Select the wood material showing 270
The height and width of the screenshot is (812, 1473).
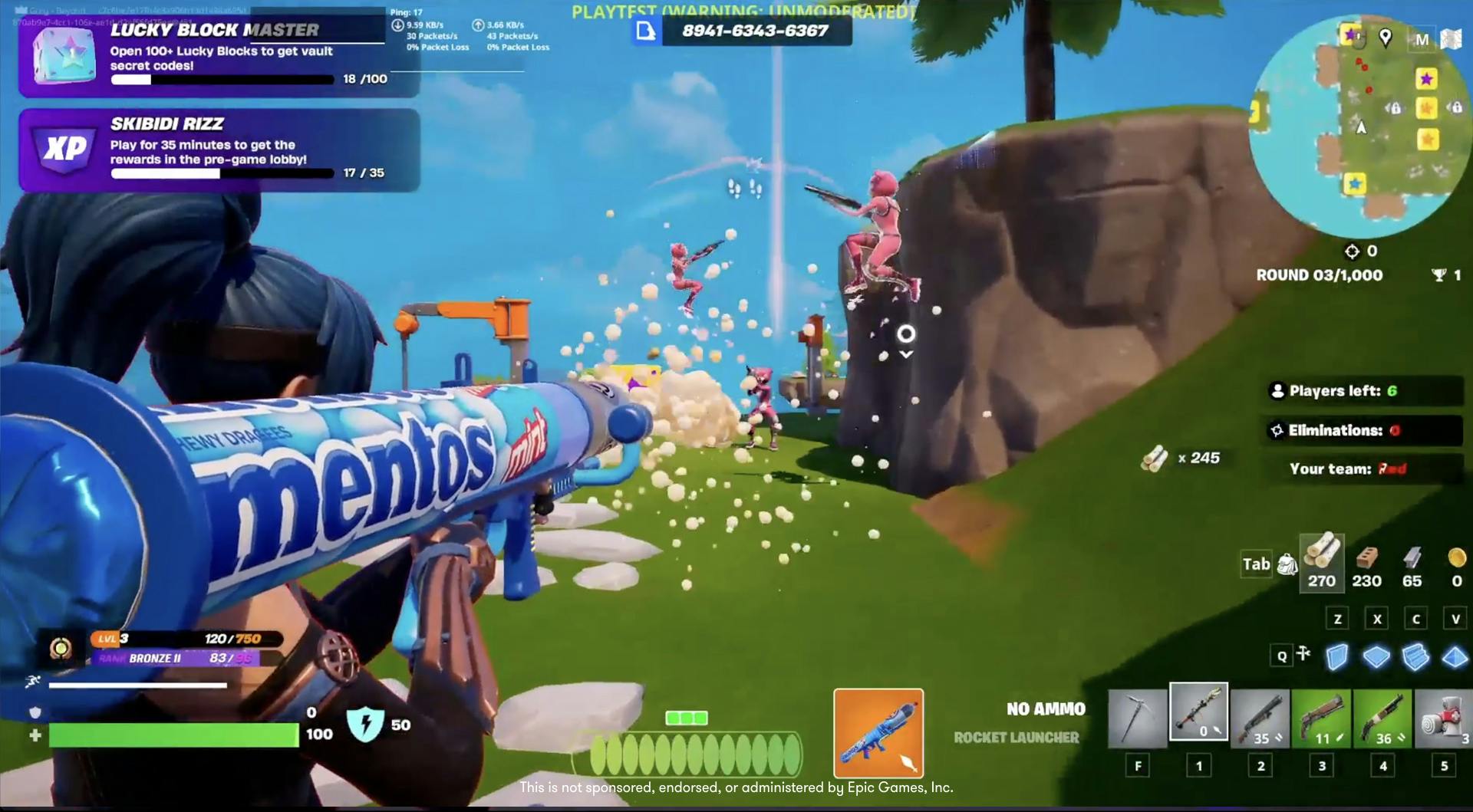coord(1321,564)
